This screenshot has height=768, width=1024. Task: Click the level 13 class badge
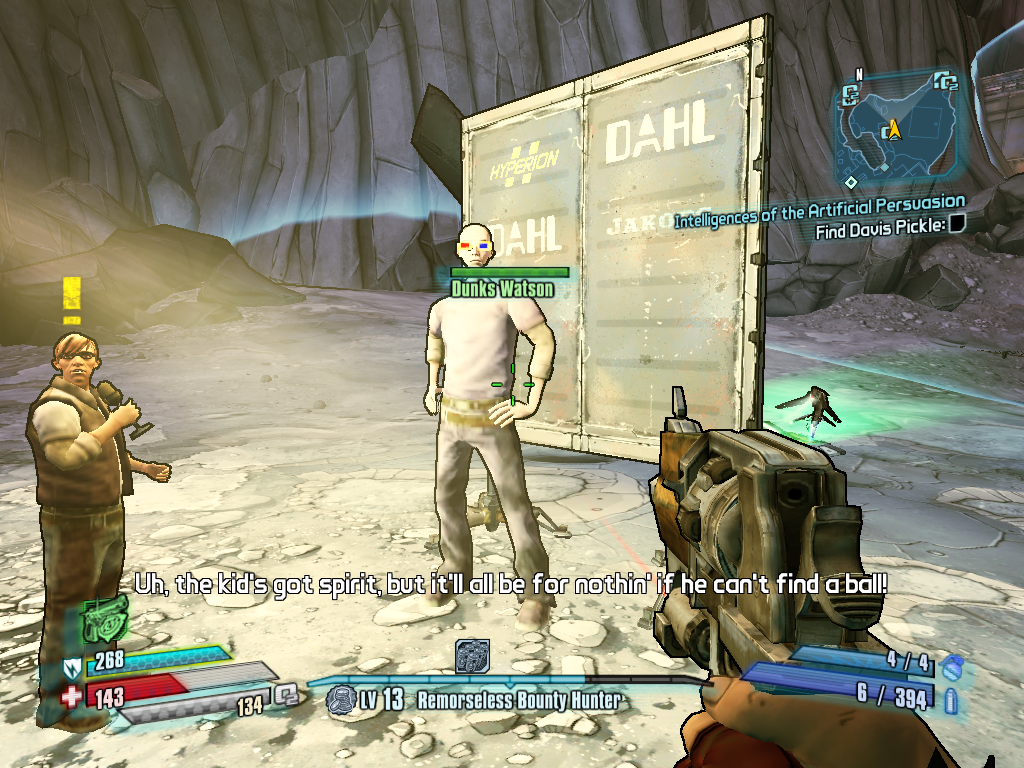tap(341, 699)
